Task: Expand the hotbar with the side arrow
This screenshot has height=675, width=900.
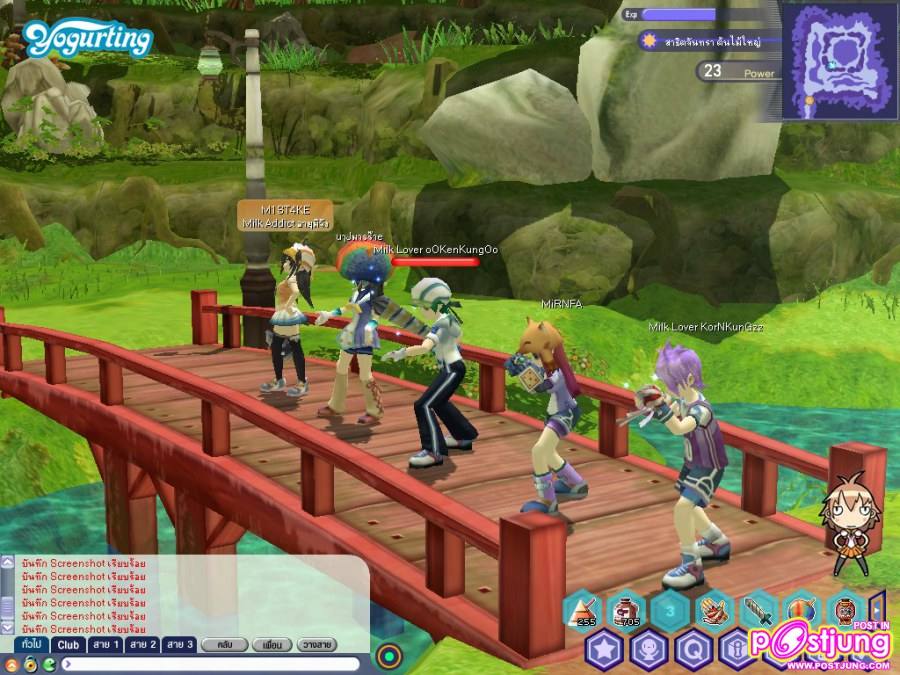Action: click(876, 610)
